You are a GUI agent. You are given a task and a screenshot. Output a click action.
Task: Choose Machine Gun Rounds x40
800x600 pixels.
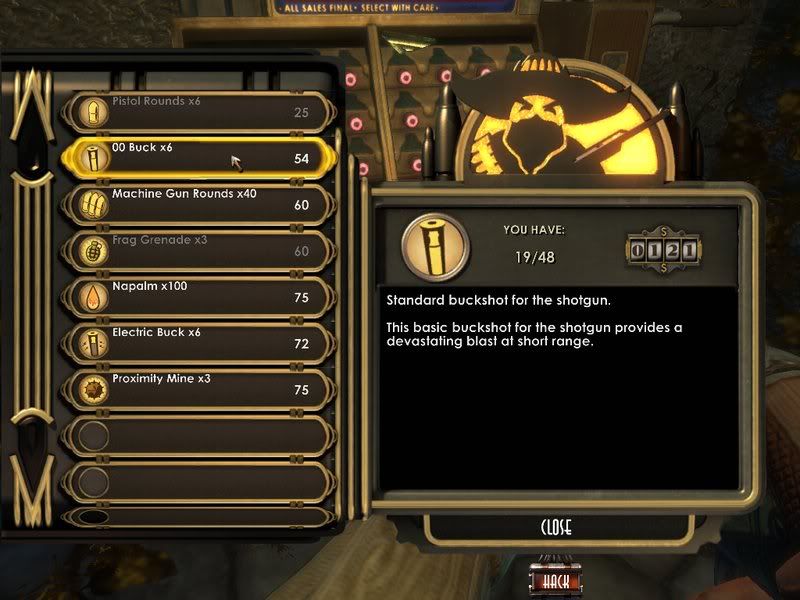click(x=195, y=204)
